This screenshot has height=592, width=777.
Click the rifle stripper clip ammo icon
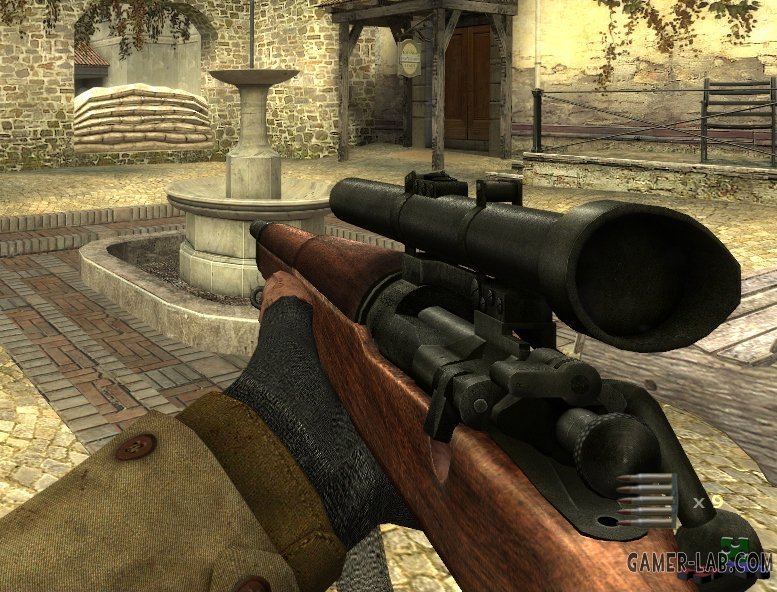[x=646, y=500]
